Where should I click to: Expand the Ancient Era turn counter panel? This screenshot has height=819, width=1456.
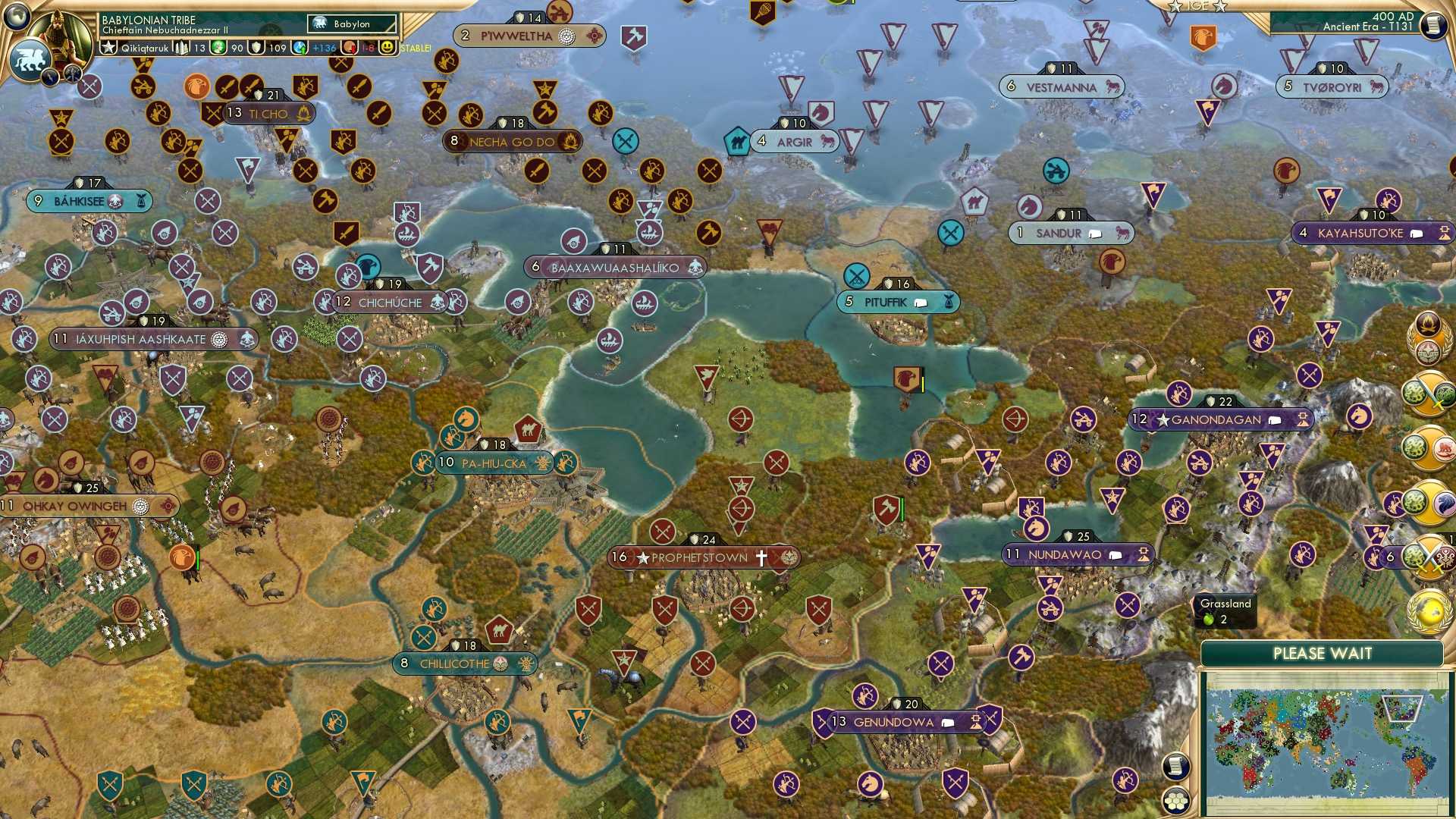pos(1373,25)
